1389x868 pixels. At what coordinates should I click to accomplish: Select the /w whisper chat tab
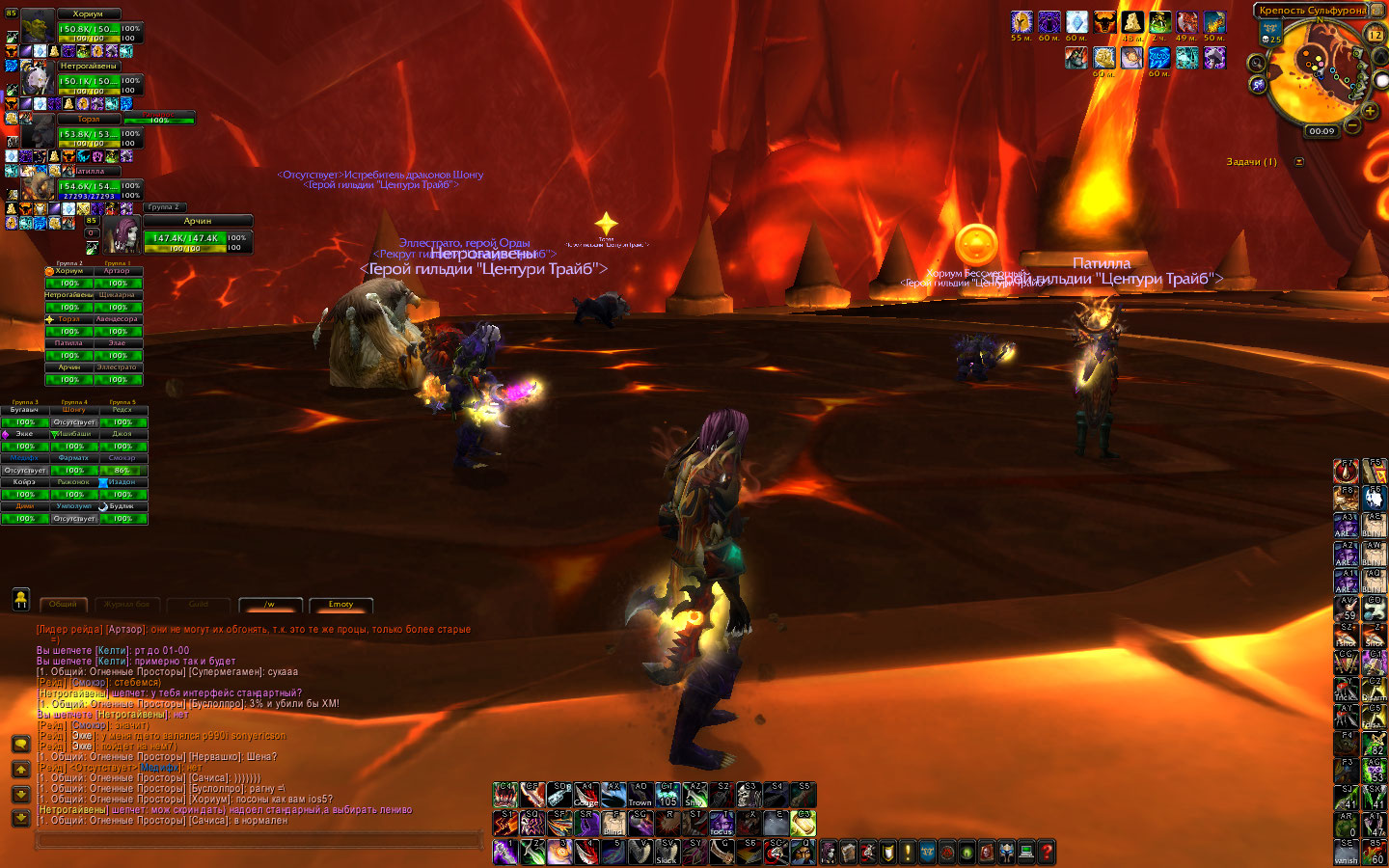point(270,605)
